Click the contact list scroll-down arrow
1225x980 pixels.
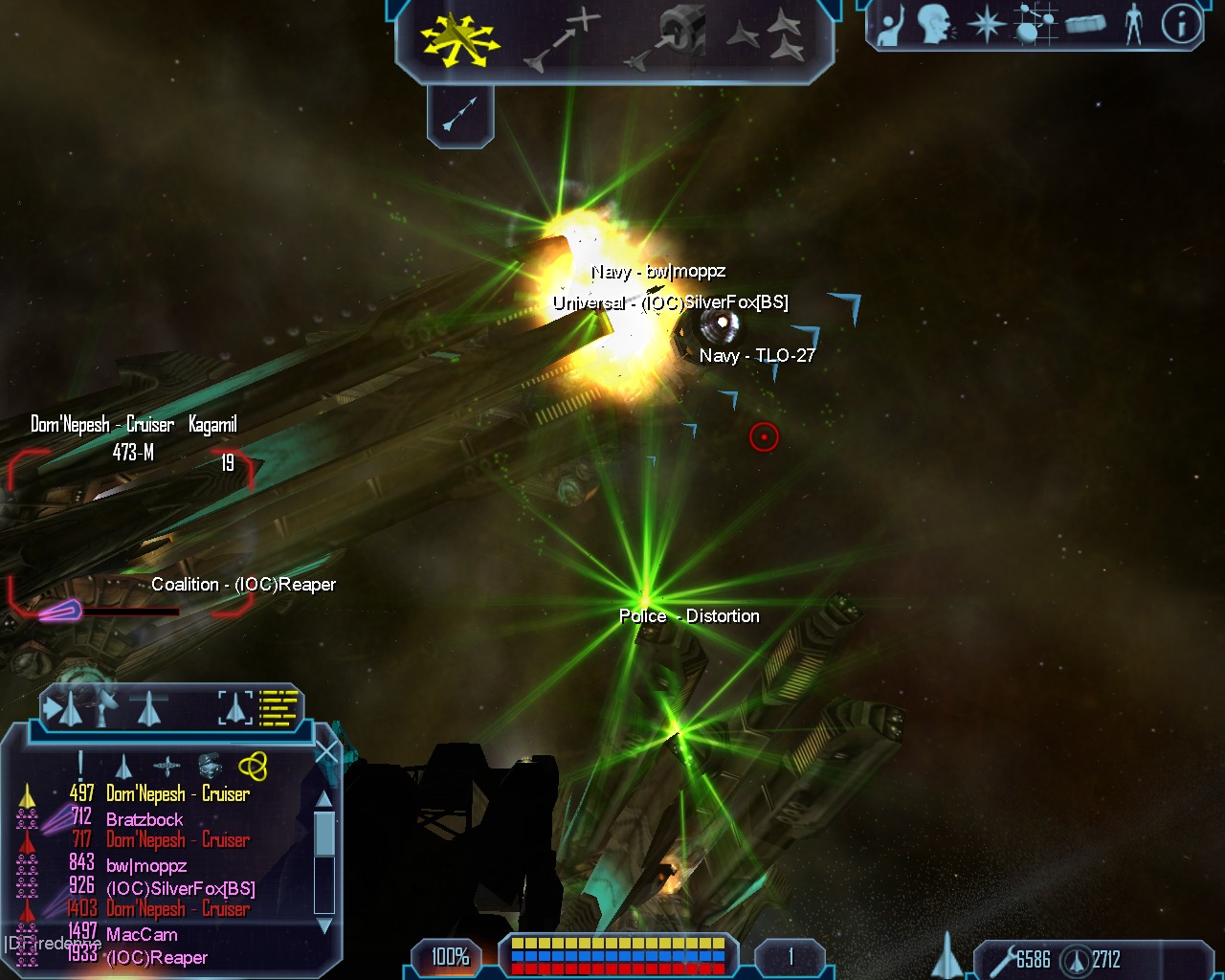pyautogui.click(x=324, y=924)
